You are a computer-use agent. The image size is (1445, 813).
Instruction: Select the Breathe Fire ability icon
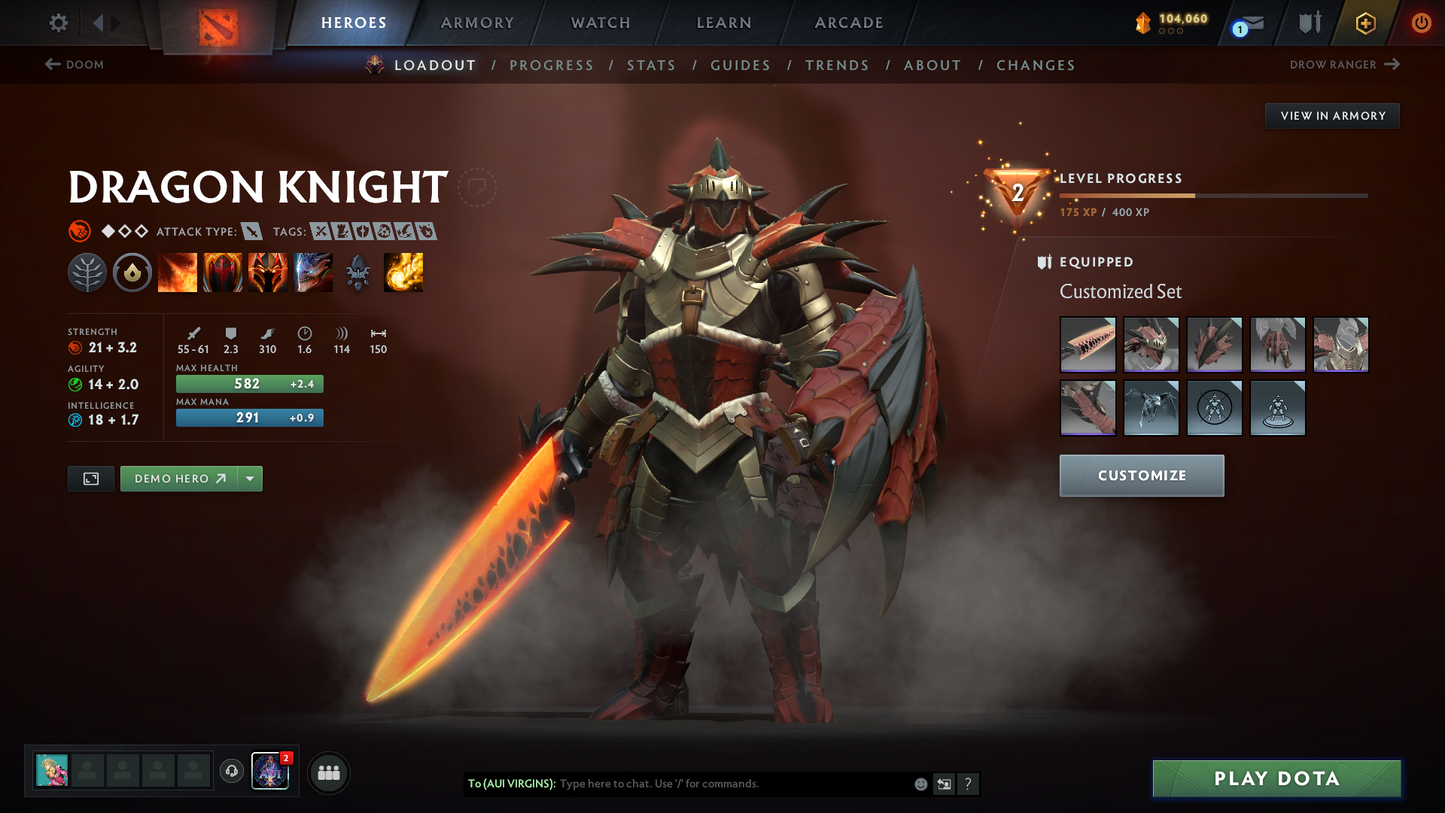point(177,271)
